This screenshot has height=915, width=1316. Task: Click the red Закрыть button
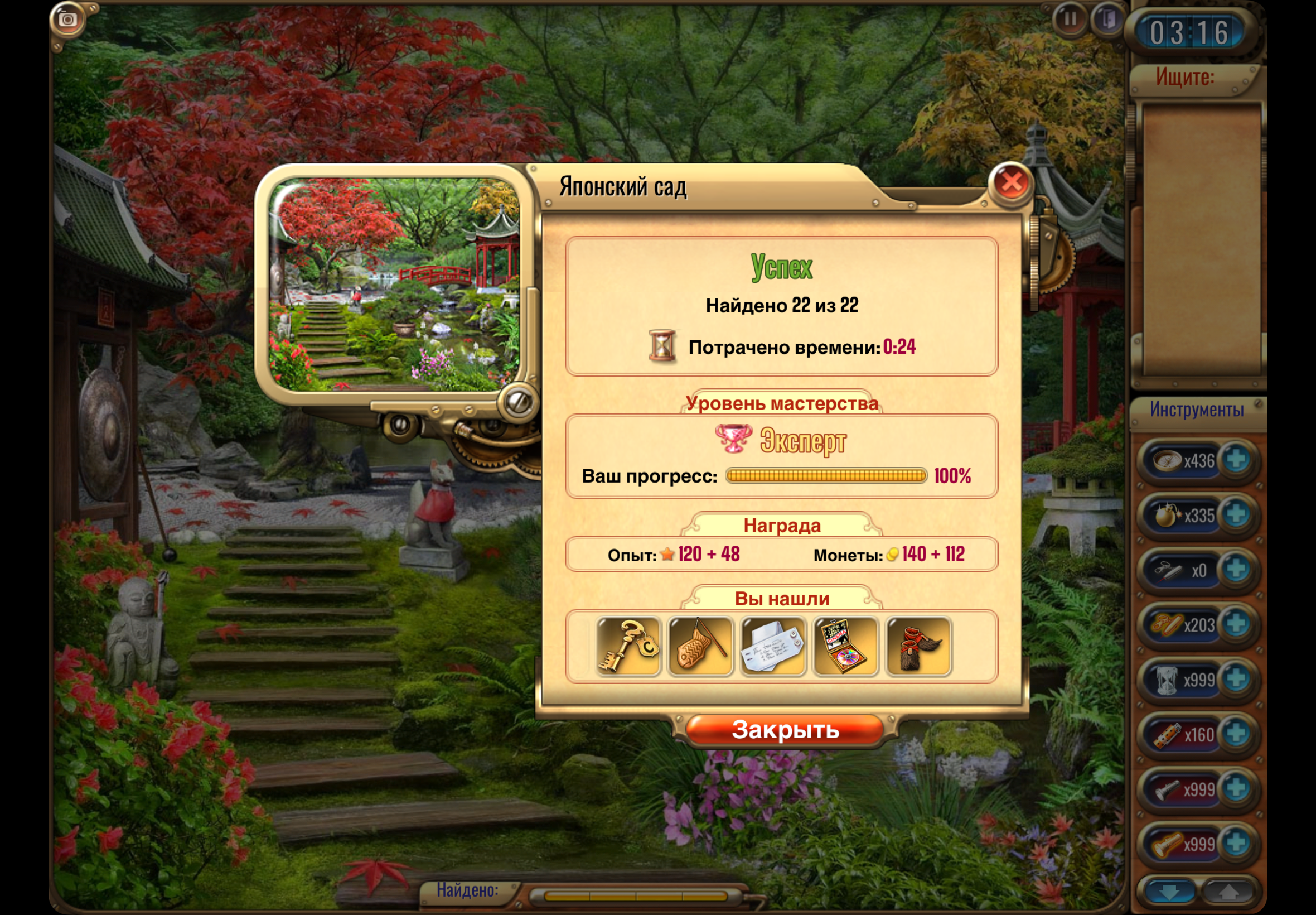785,730
